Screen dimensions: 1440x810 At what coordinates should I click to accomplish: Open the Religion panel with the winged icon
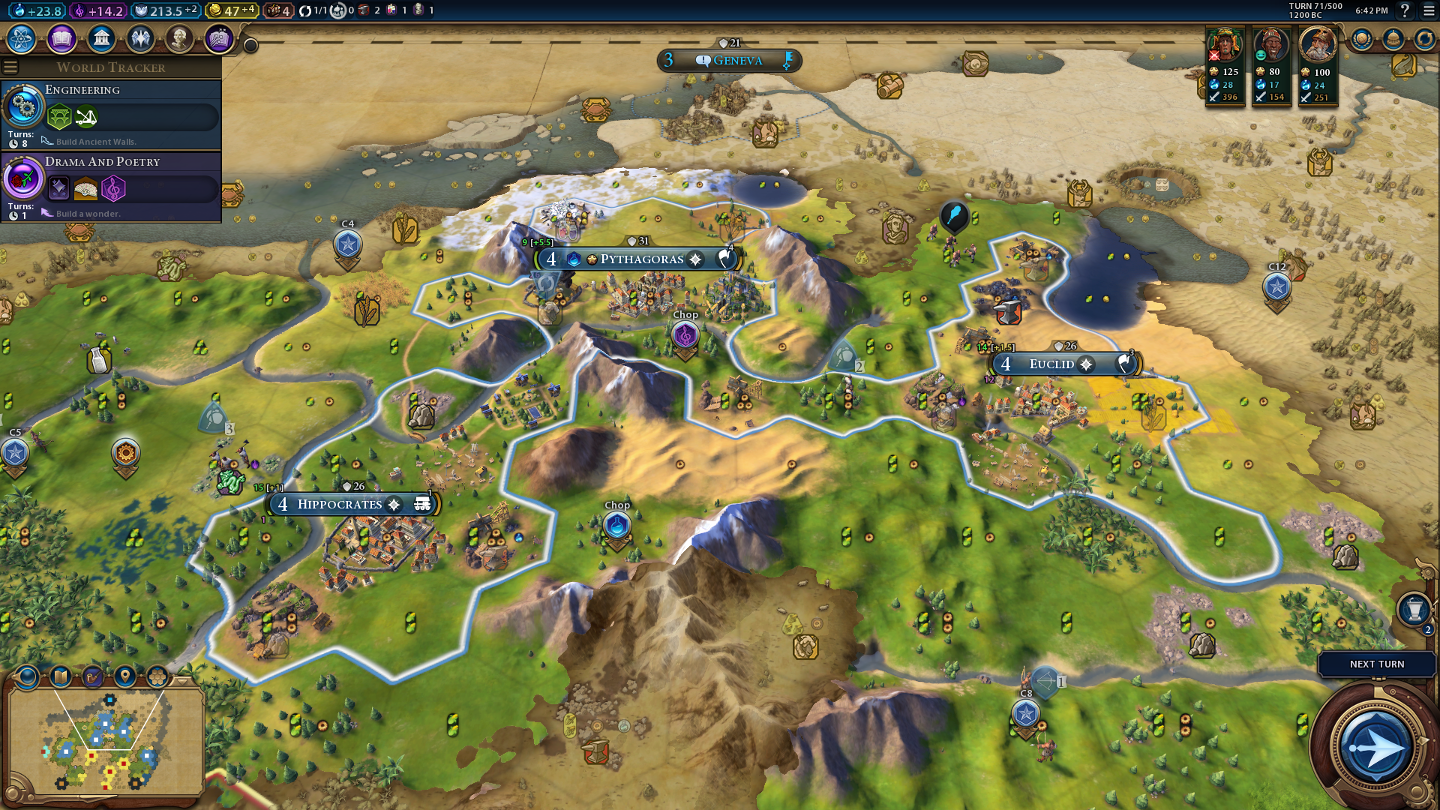[140, 39]
